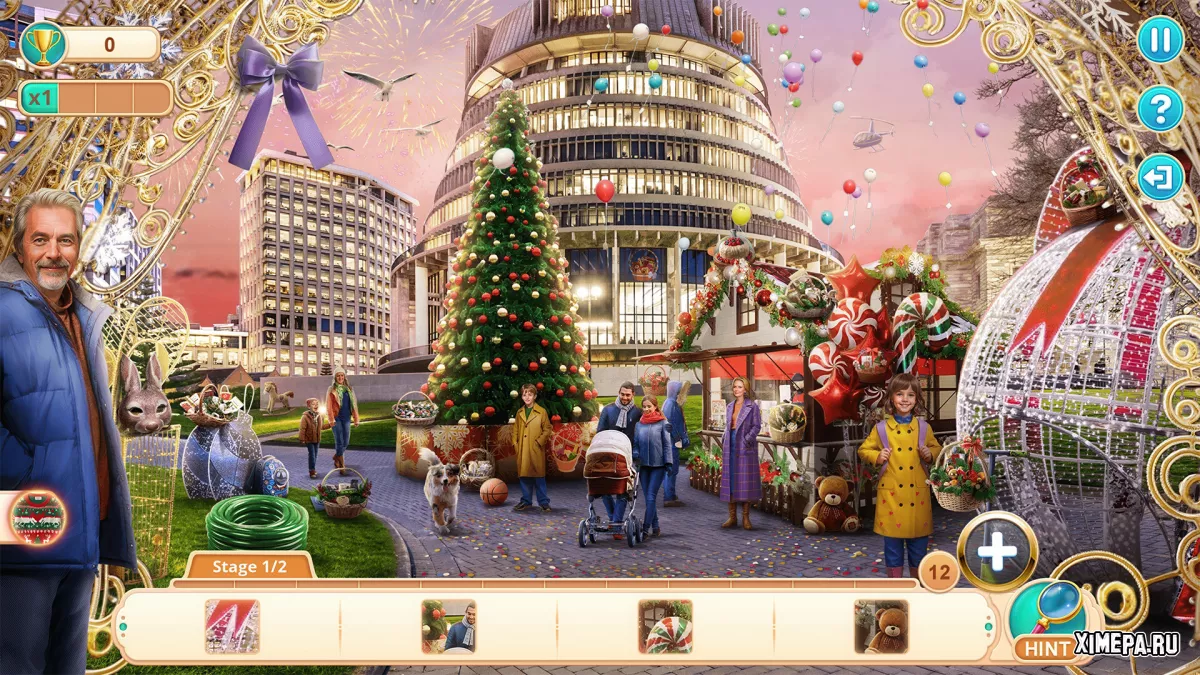Viewport: 1200px width, 675px height.
Task: Exit the level with the door arrow button
Action: (1160, 178)
